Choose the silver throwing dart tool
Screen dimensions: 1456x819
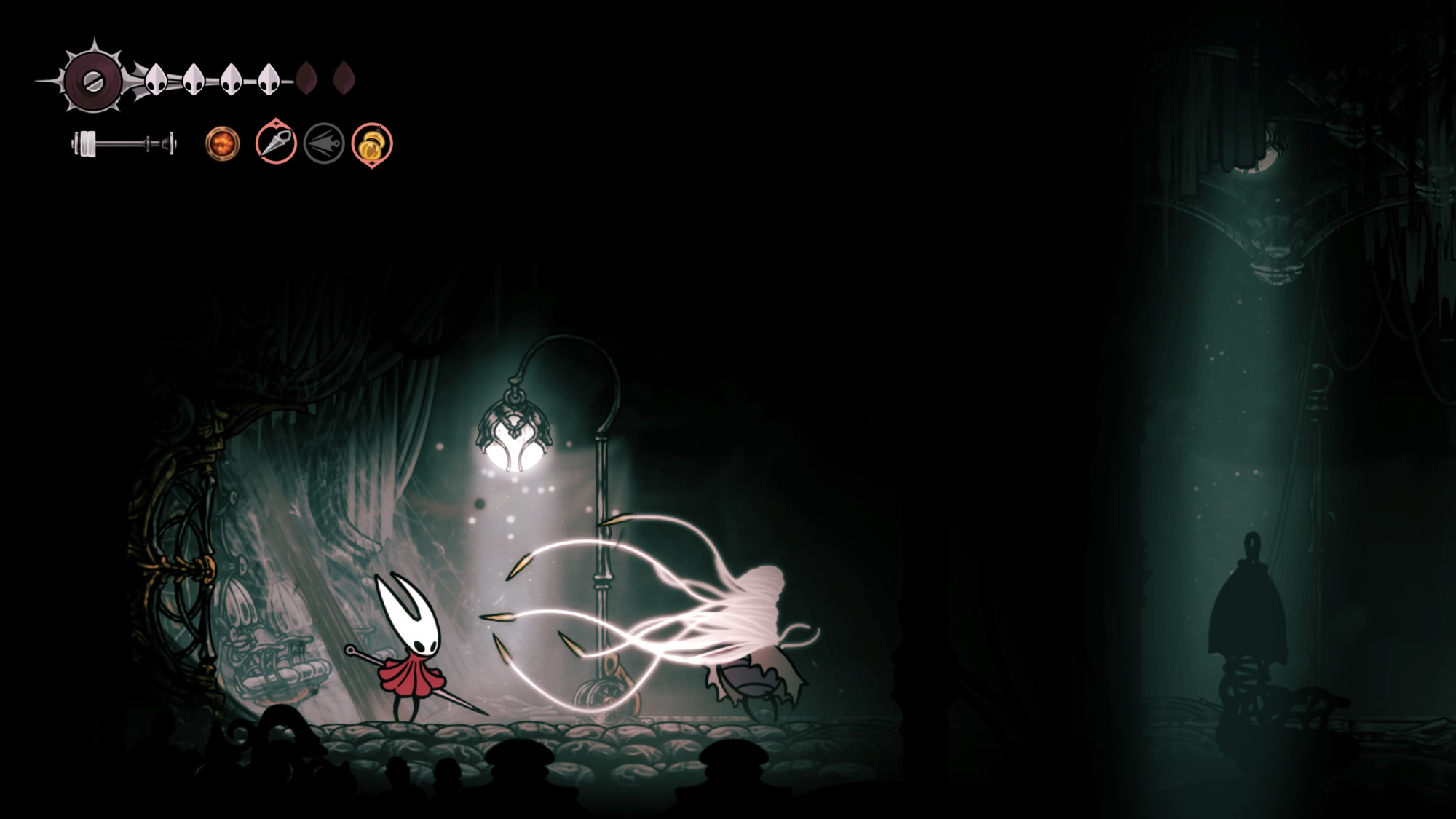[276, 142]
